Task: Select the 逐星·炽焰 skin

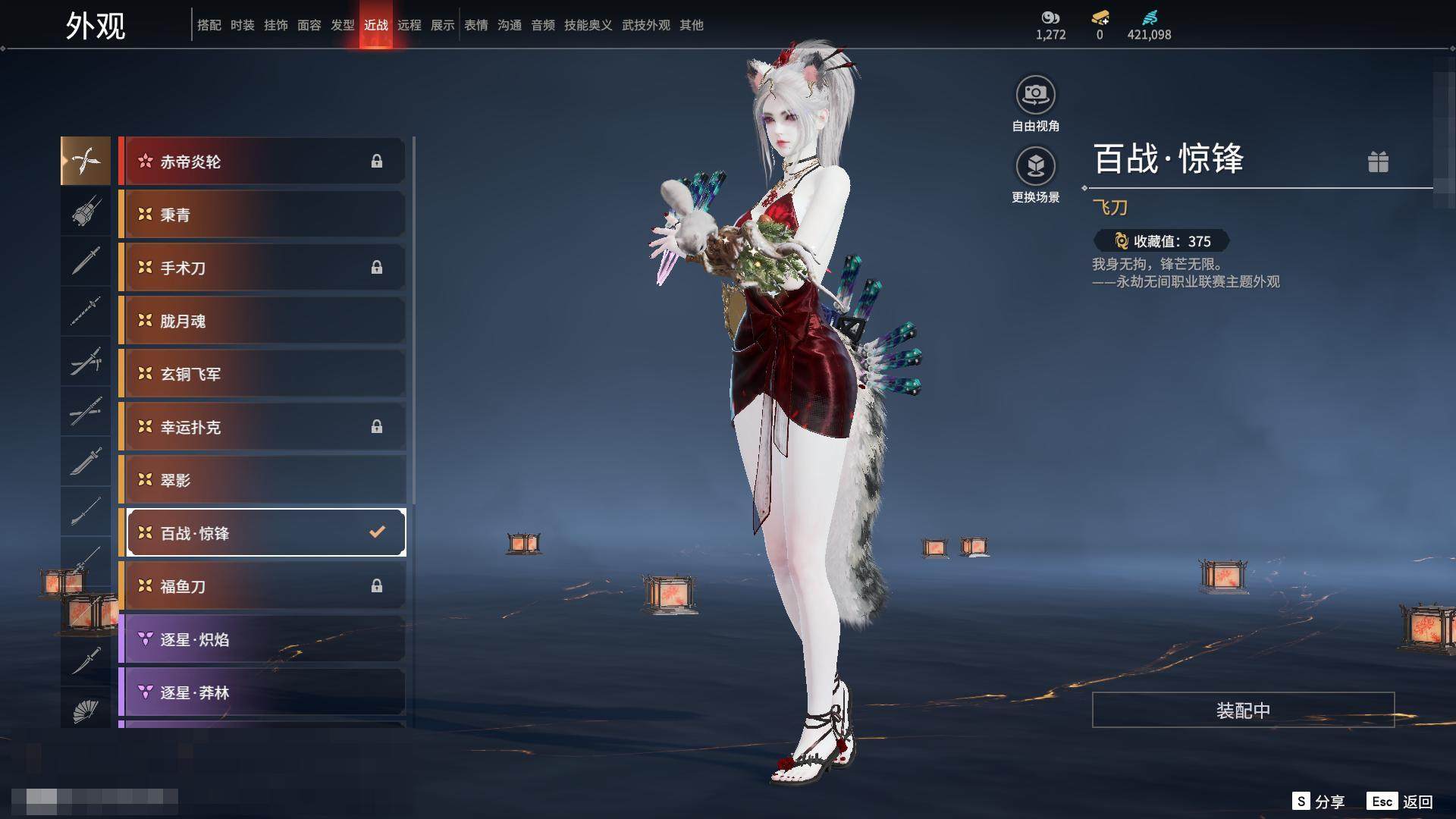Action: pyautogui.click(x=262, y=639)
